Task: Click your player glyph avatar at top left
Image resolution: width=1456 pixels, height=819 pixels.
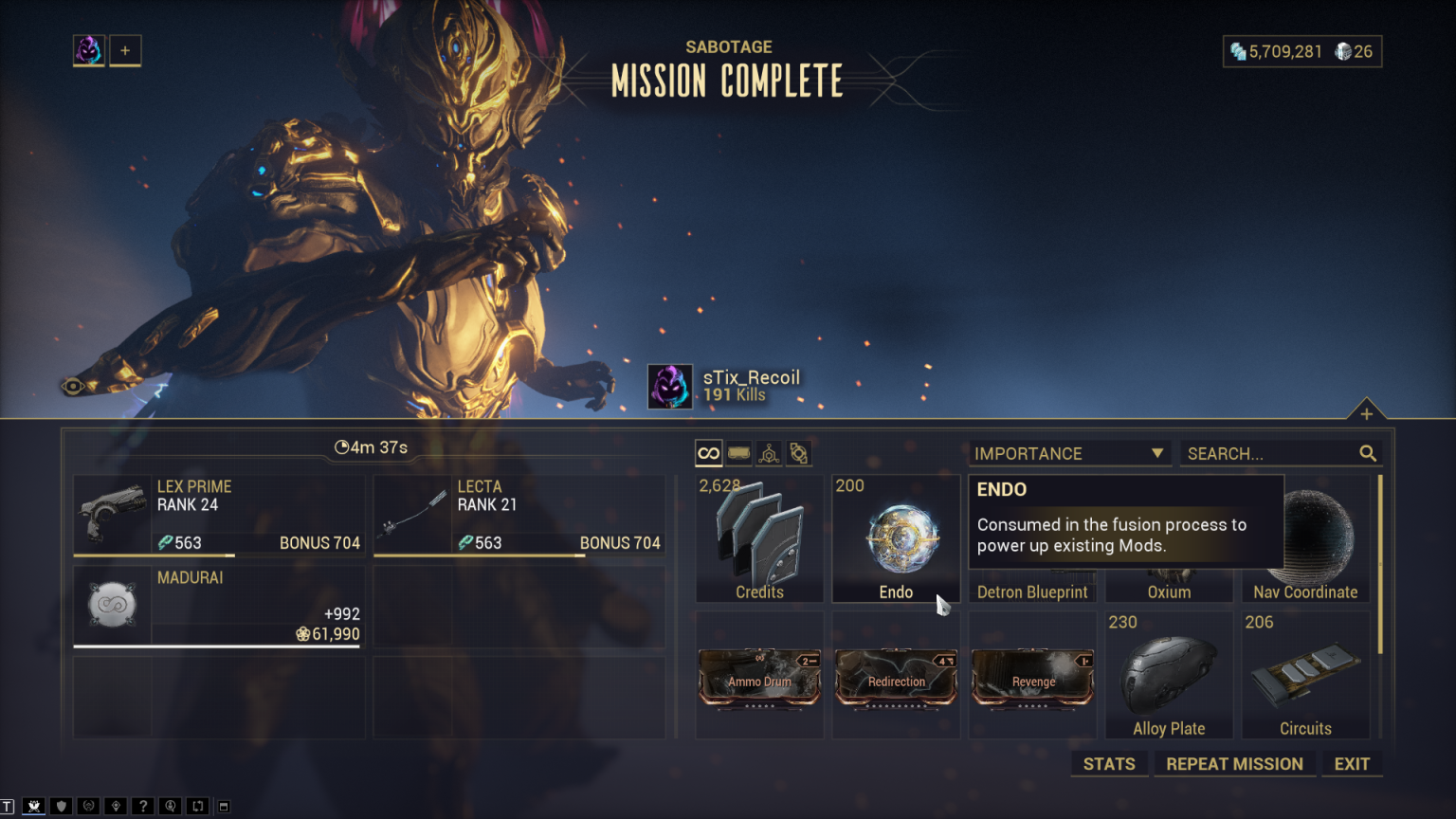Action: [x=88, y=50]
